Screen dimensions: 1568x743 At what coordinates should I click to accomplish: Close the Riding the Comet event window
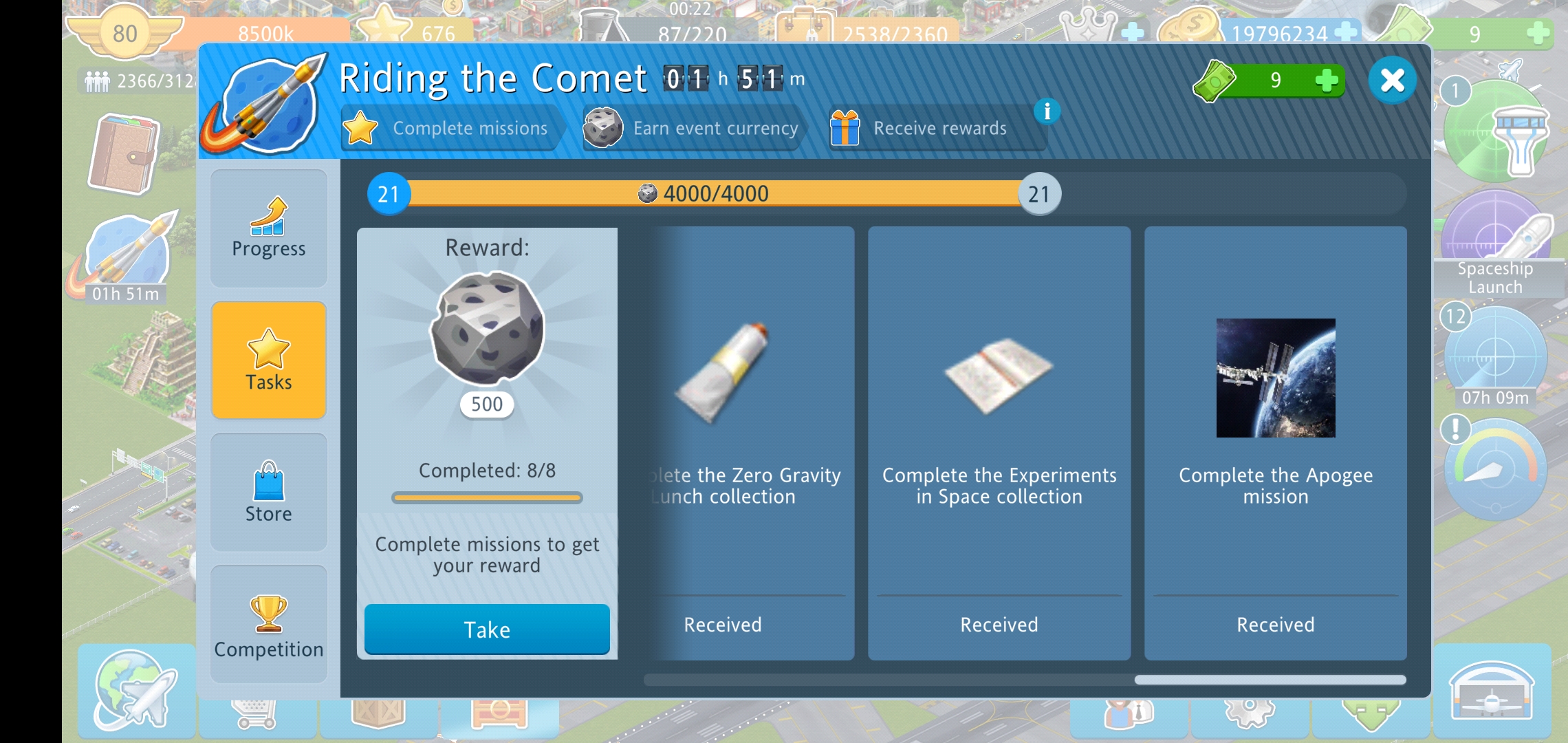pyautogui.click(x=1392, y=80)
